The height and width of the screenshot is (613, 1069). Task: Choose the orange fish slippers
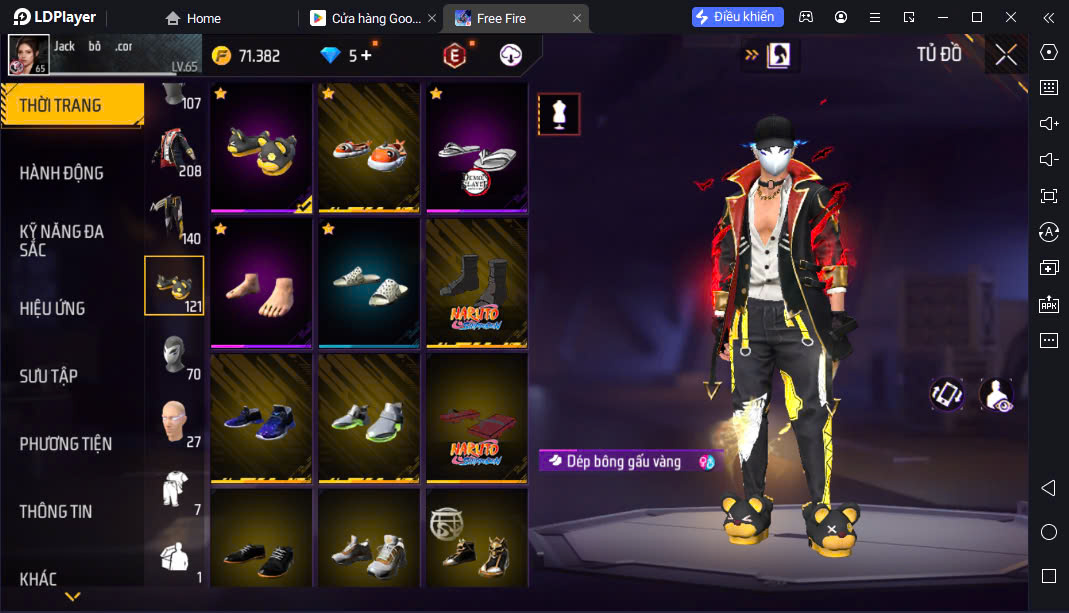click(x=369, y=147)
